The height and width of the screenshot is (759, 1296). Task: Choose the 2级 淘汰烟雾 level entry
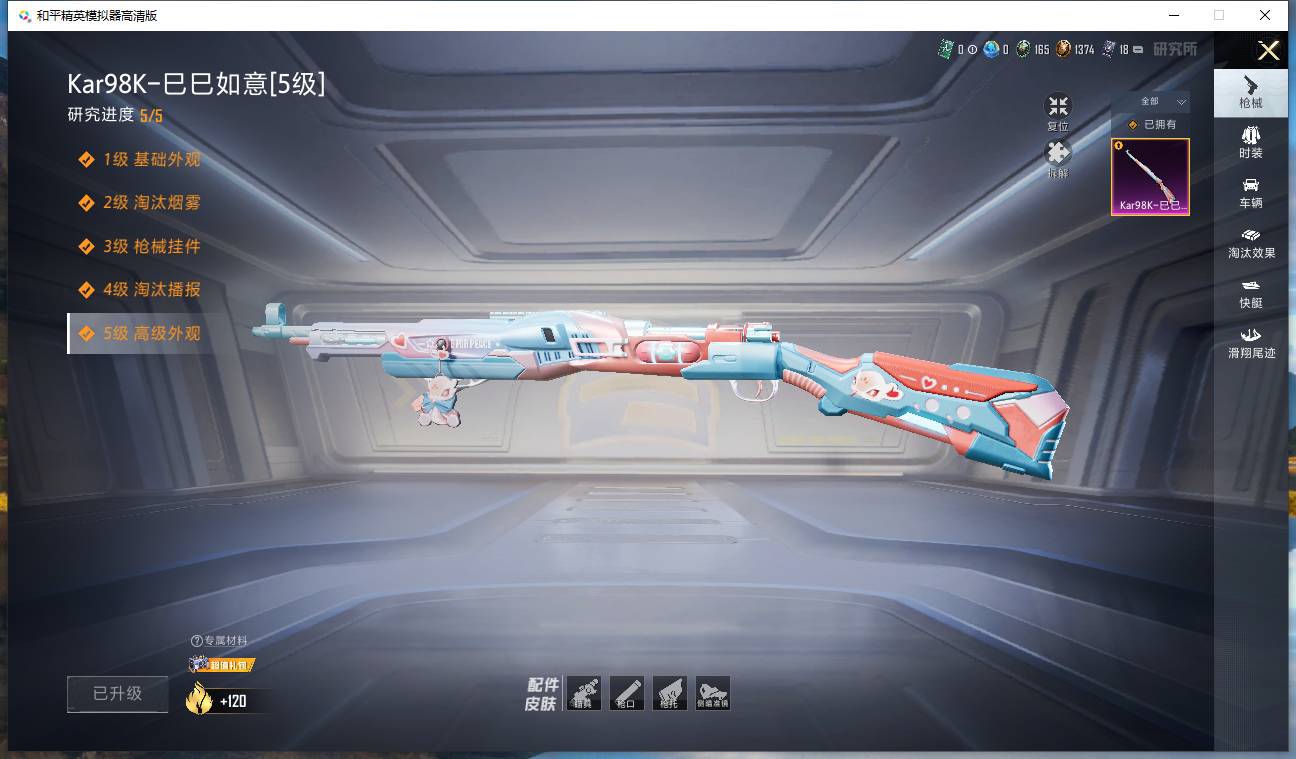[151, 203]
